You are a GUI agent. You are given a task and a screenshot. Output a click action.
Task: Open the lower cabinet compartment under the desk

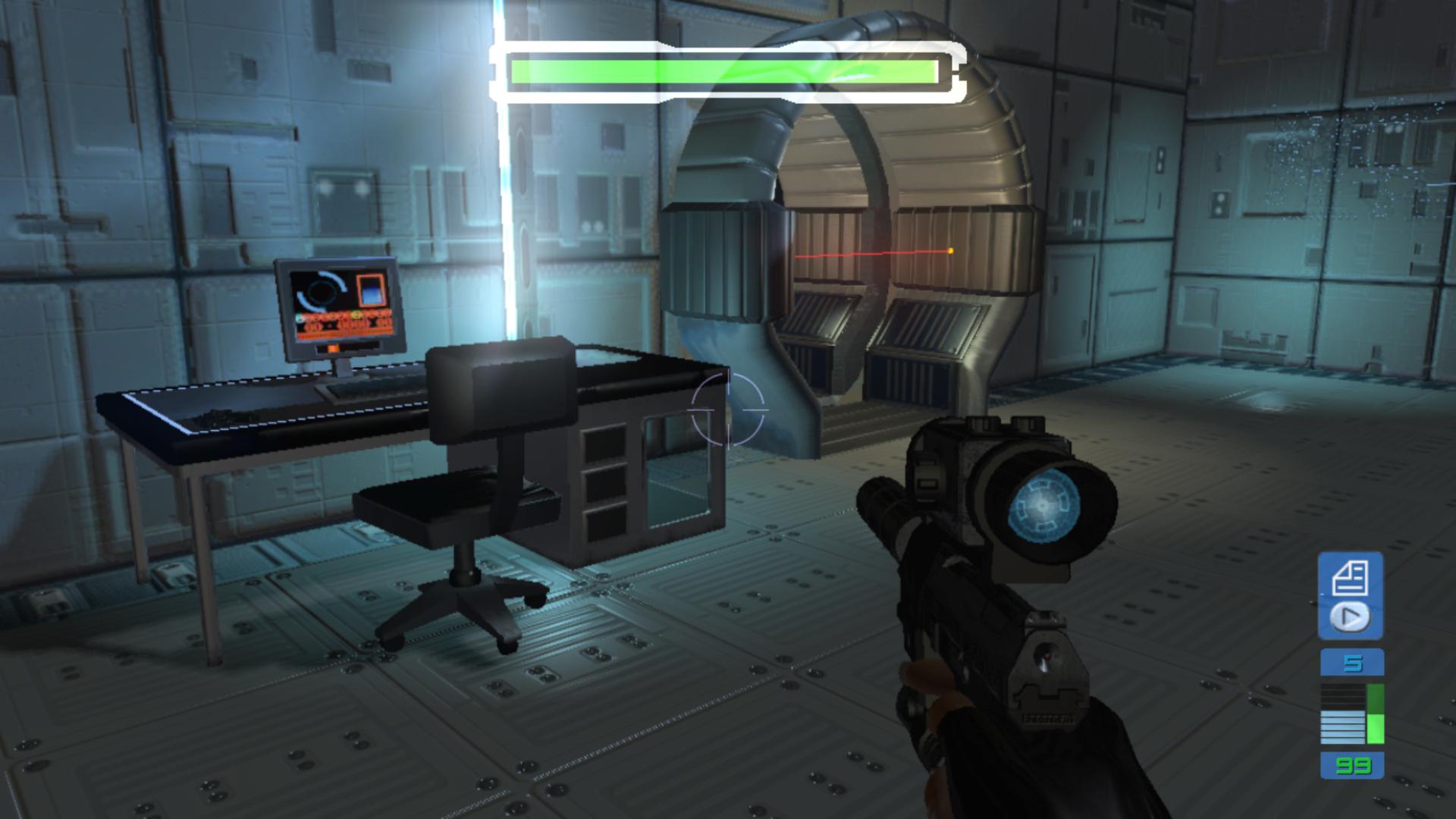click(607, 523)
